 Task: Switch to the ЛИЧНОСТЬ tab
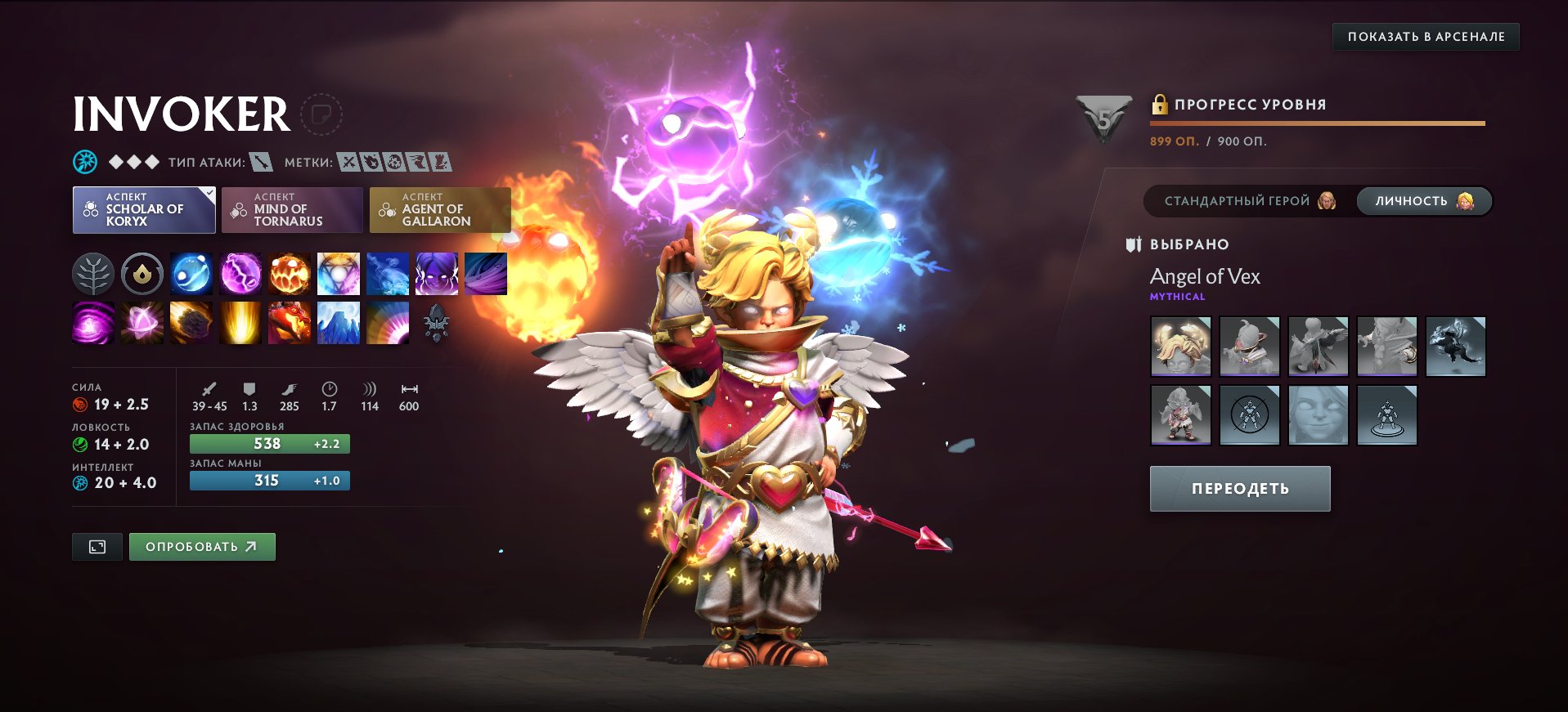[x=1423, y=201]
